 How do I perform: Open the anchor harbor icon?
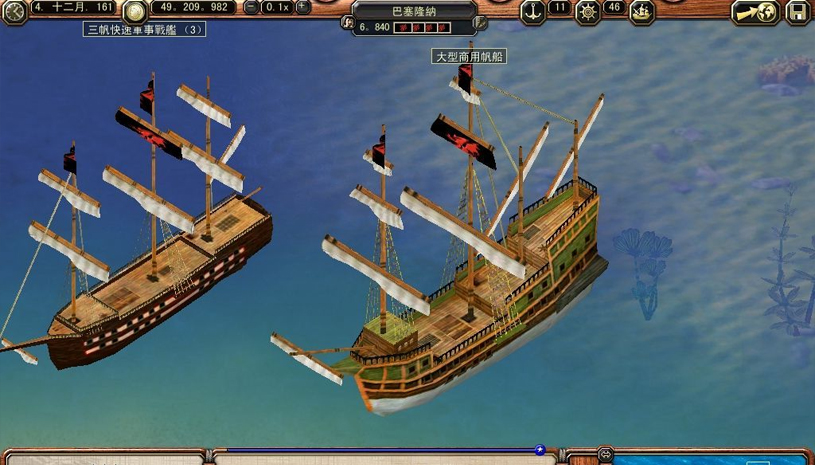click(533, 10)
